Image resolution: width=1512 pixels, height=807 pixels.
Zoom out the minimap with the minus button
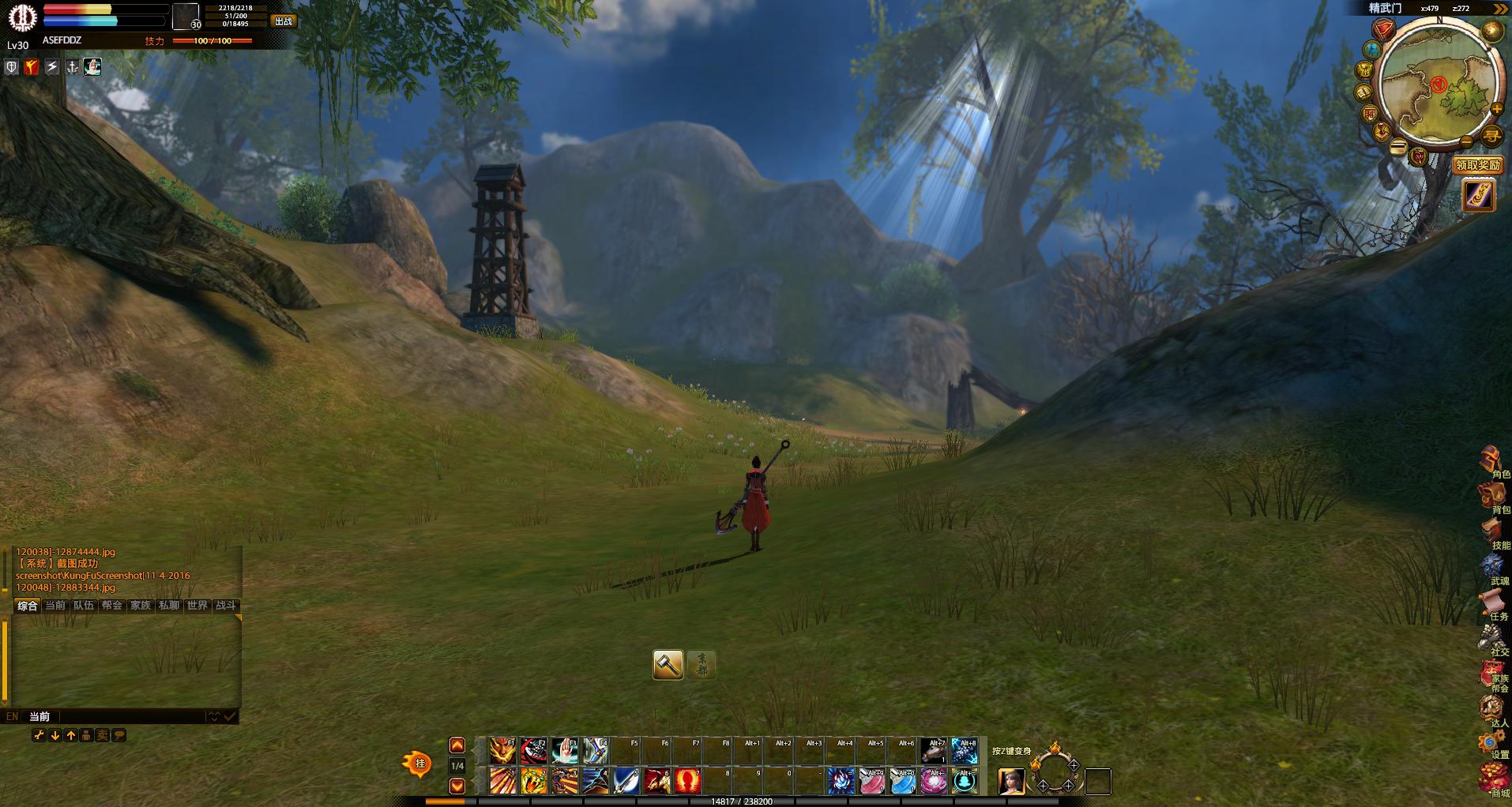pyautogui.click(x=1466, y=141)
